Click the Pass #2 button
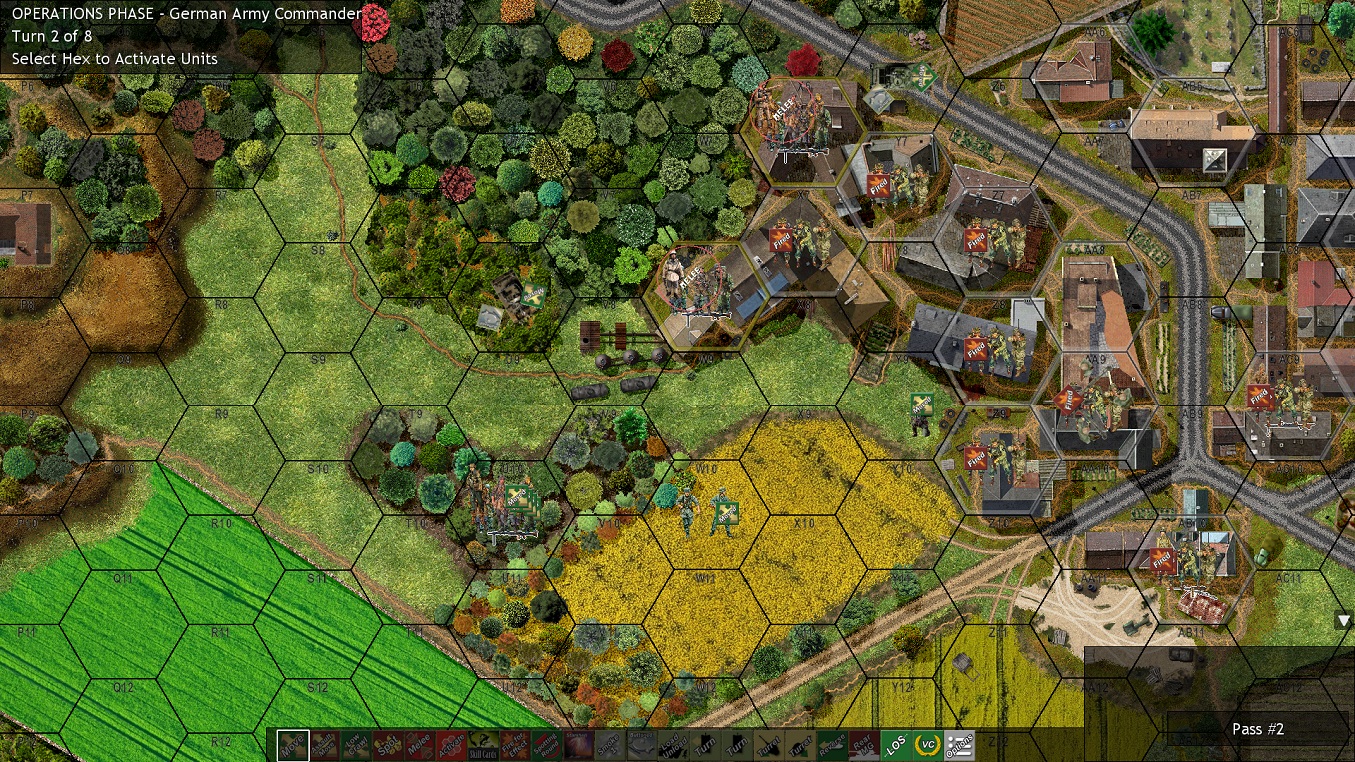This screenshot has width=1355, height=762. (1257, 729)
